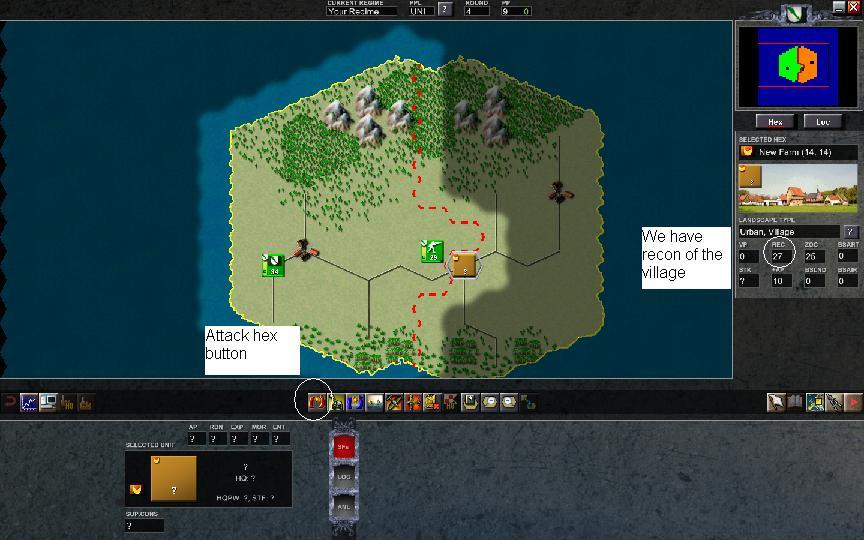Click the red undo arrow icon
The image size is (864, 540).
pyautogui.click(x=9, y=402)
